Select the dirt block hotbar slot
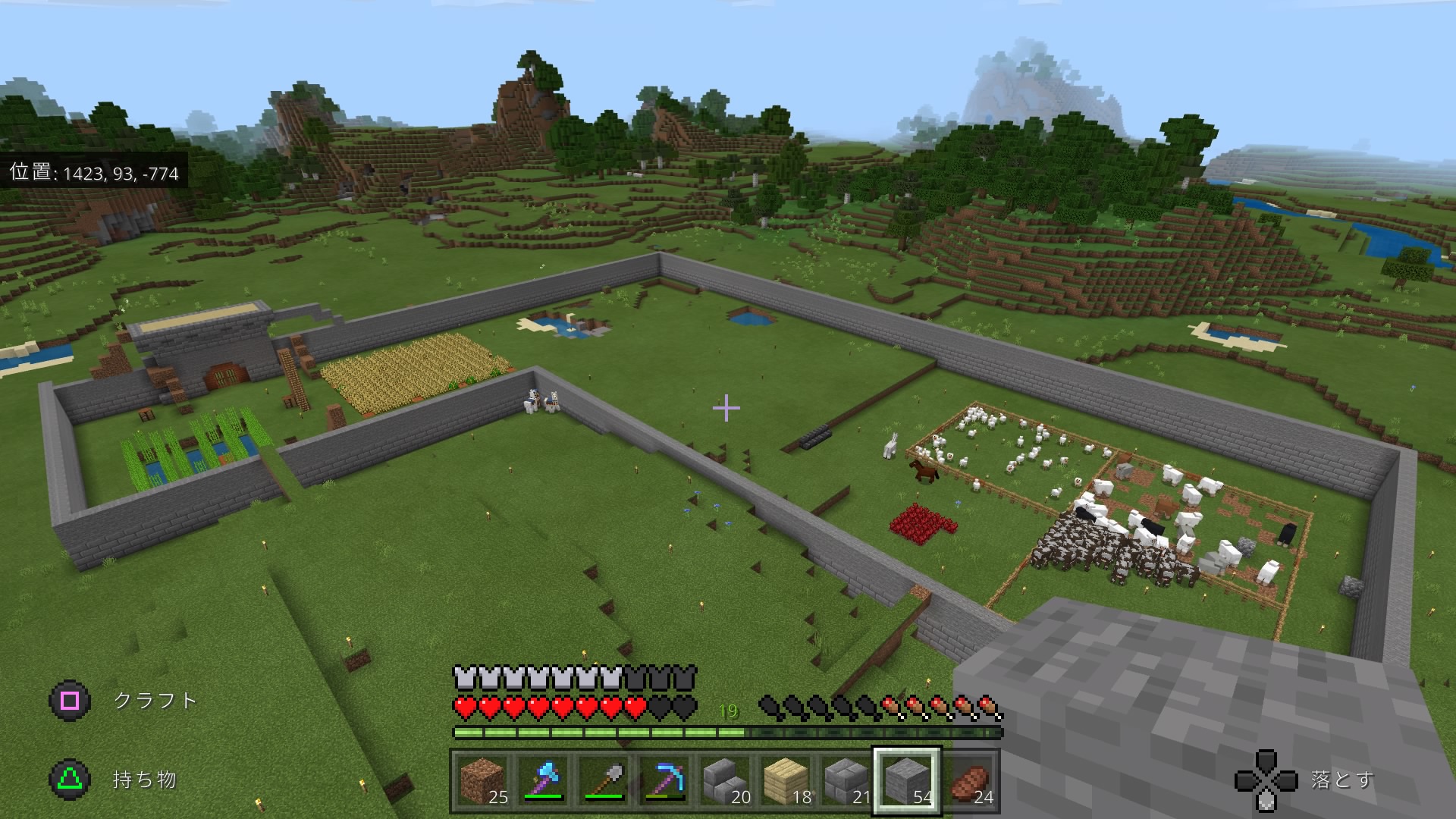This screenshot has width=1456, height=819. point(483,780)
